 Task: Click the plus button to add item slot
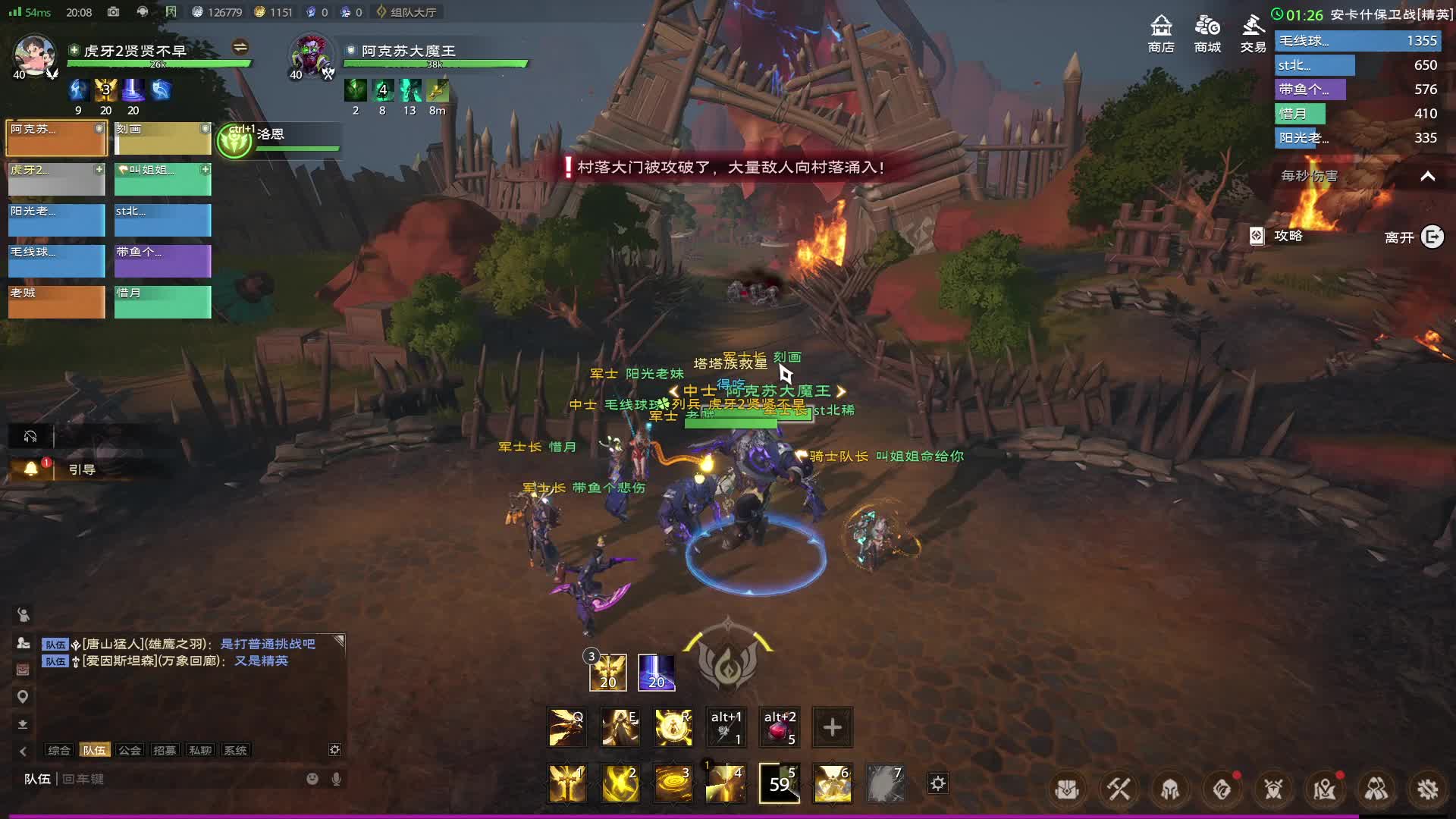(832, 727)
